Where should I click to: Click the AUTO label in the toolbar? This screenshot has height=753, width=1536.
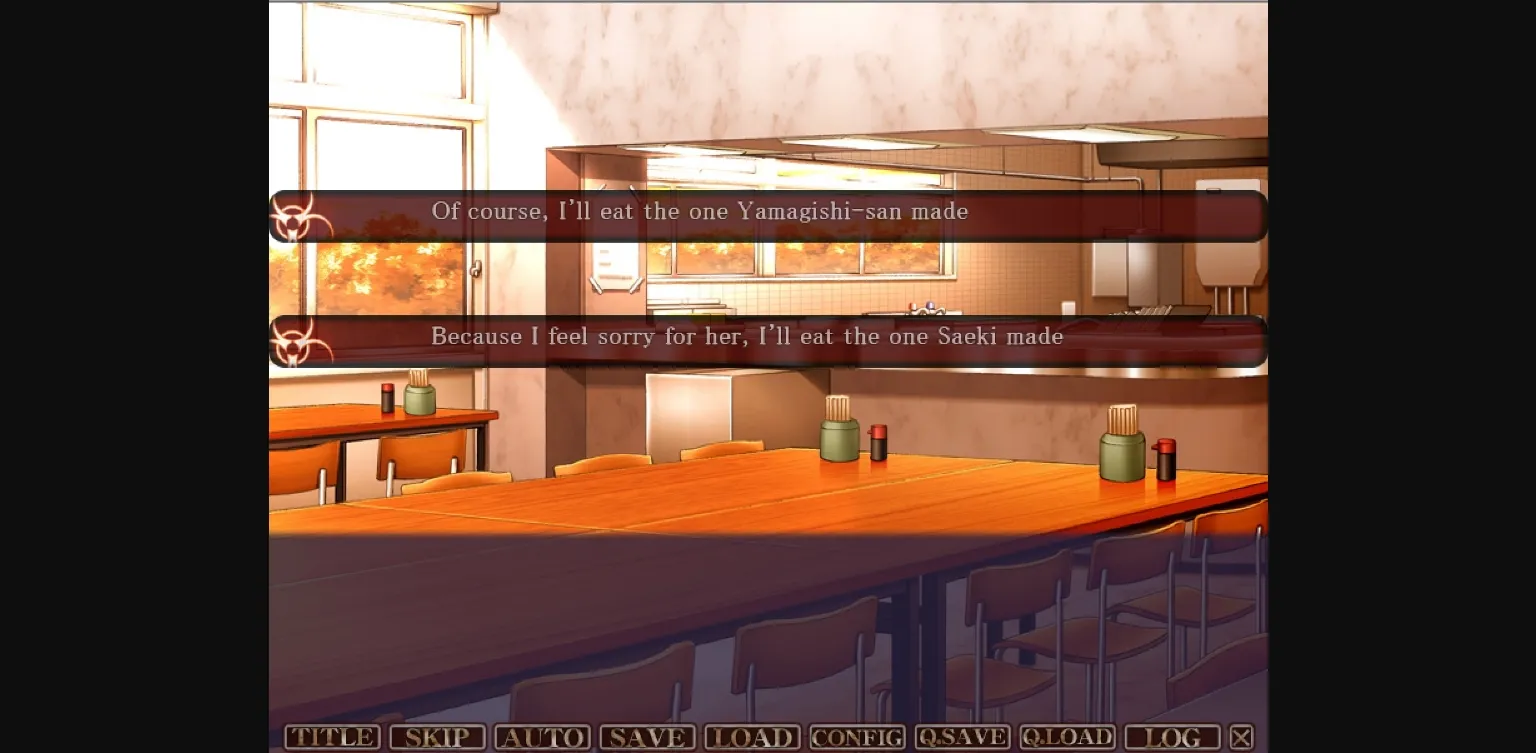(x=542, y=737)
